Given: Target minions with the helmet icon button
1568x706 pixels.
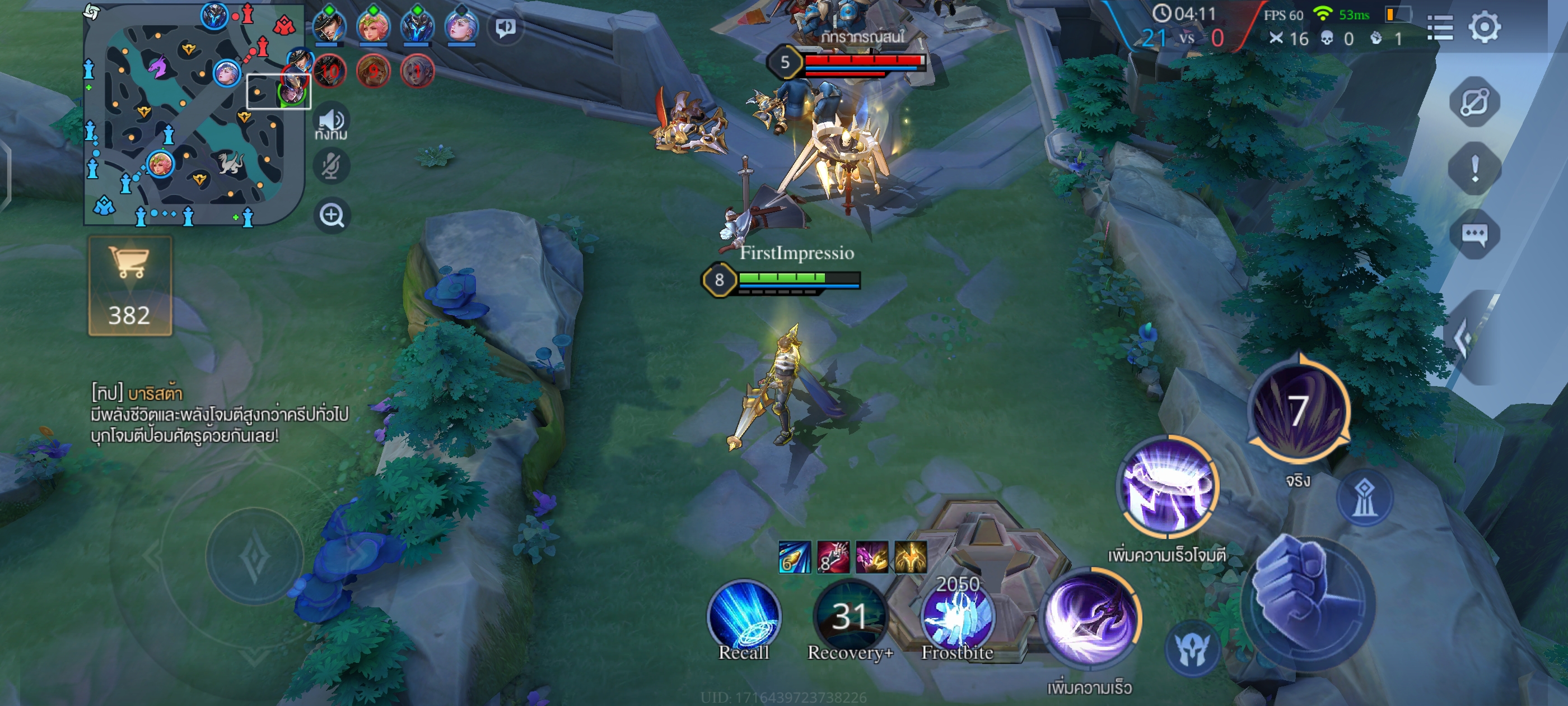Looking at the screenshot, I should click(1192, 648).
